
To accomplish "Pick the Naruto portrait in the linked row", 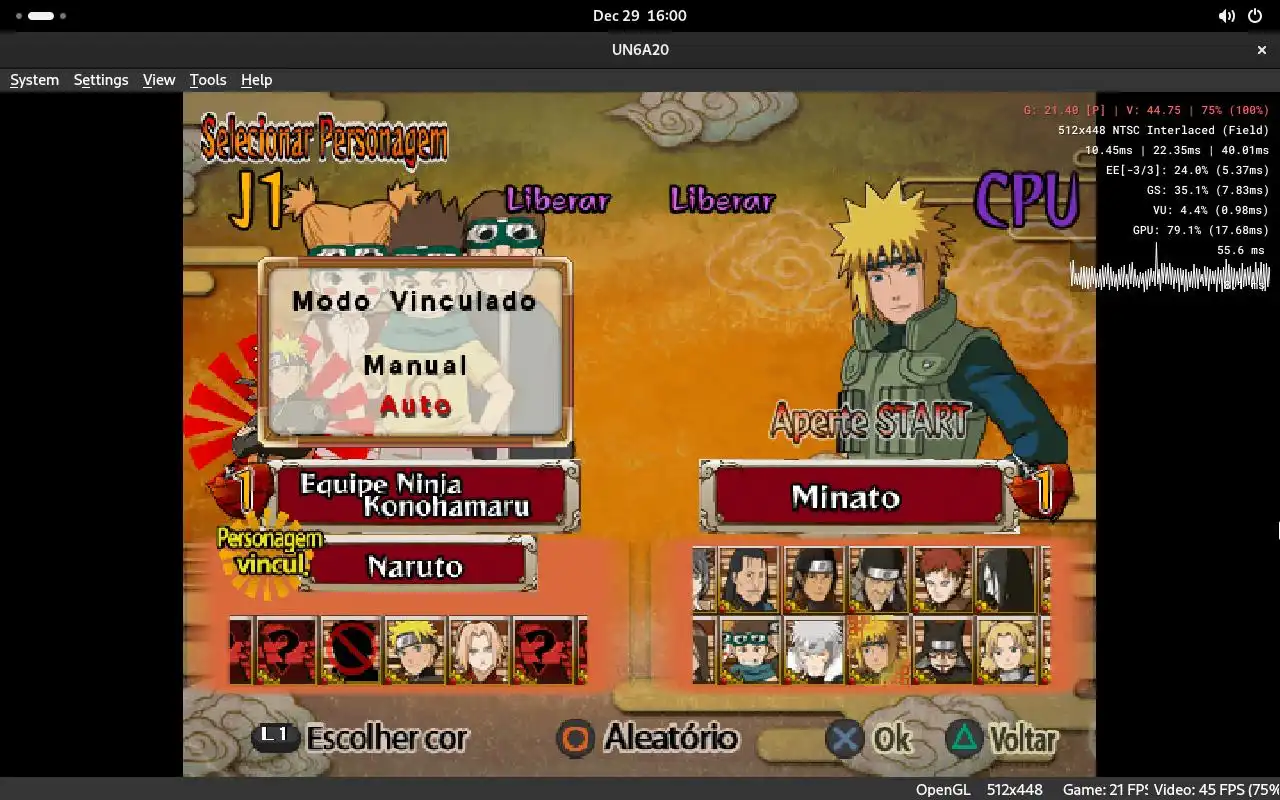I will point(415,650).
